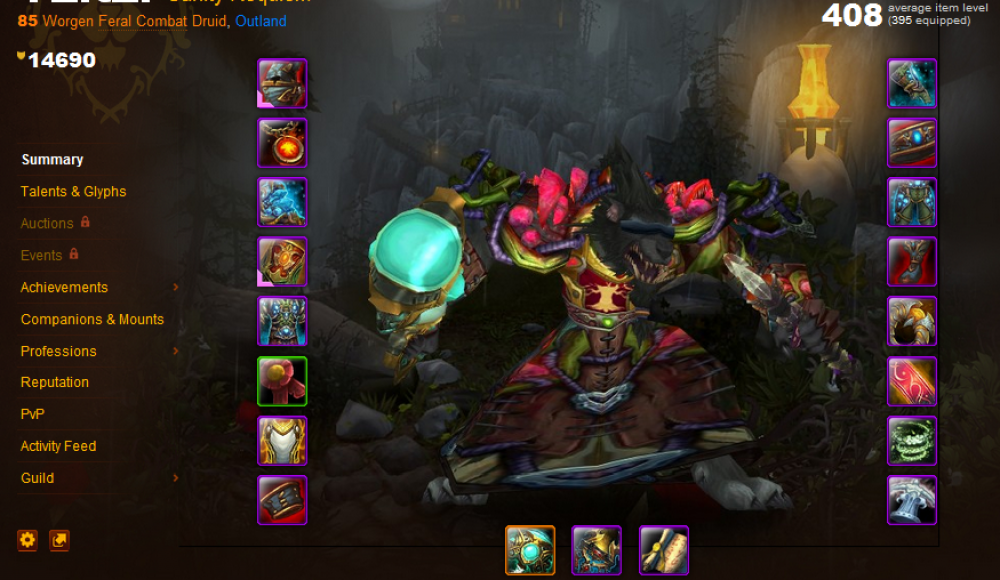Viewport: 1000px width, 580px height.
Task: Select the red fire-orb amulet slot
Action: click(x=282, y=143)
